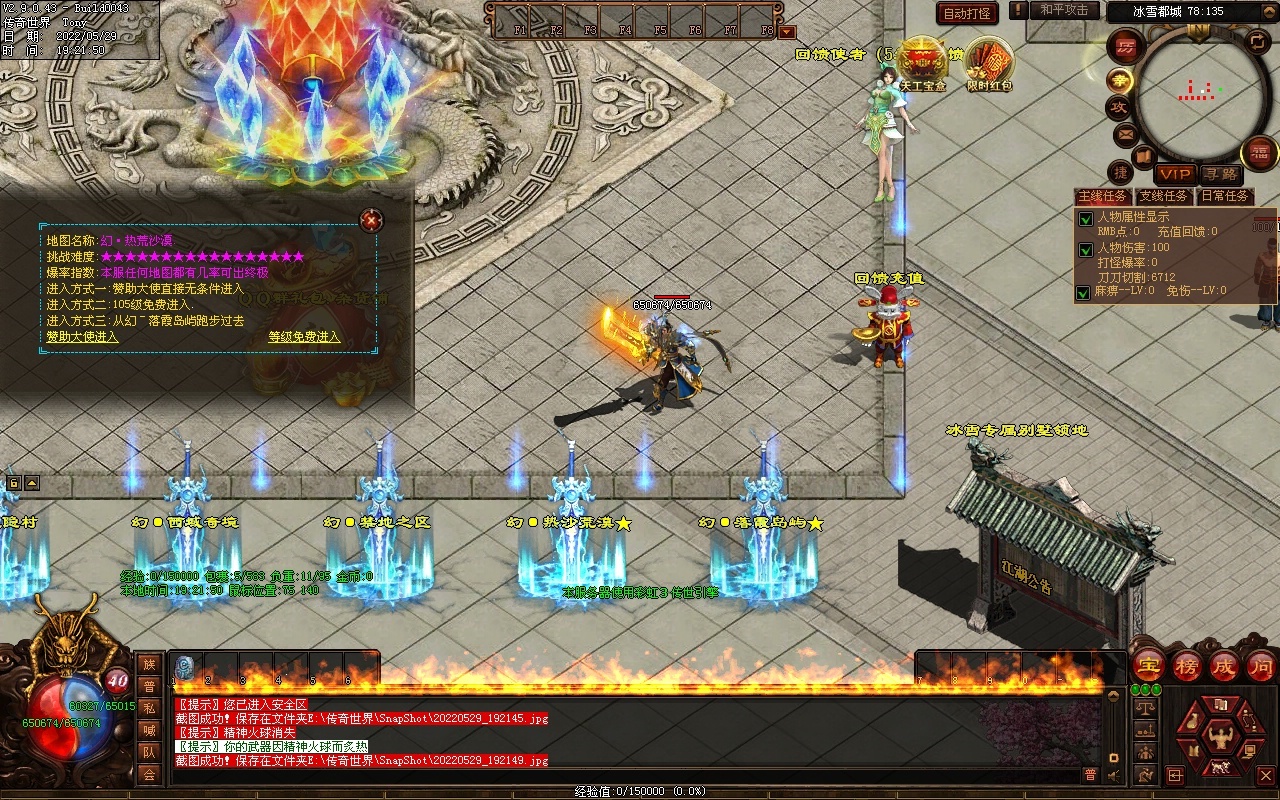The width and height of the screenshot is (1280, 800).
Task: Switch the 和平攻击 attack mode
Action: click(x=1063, y=10)
